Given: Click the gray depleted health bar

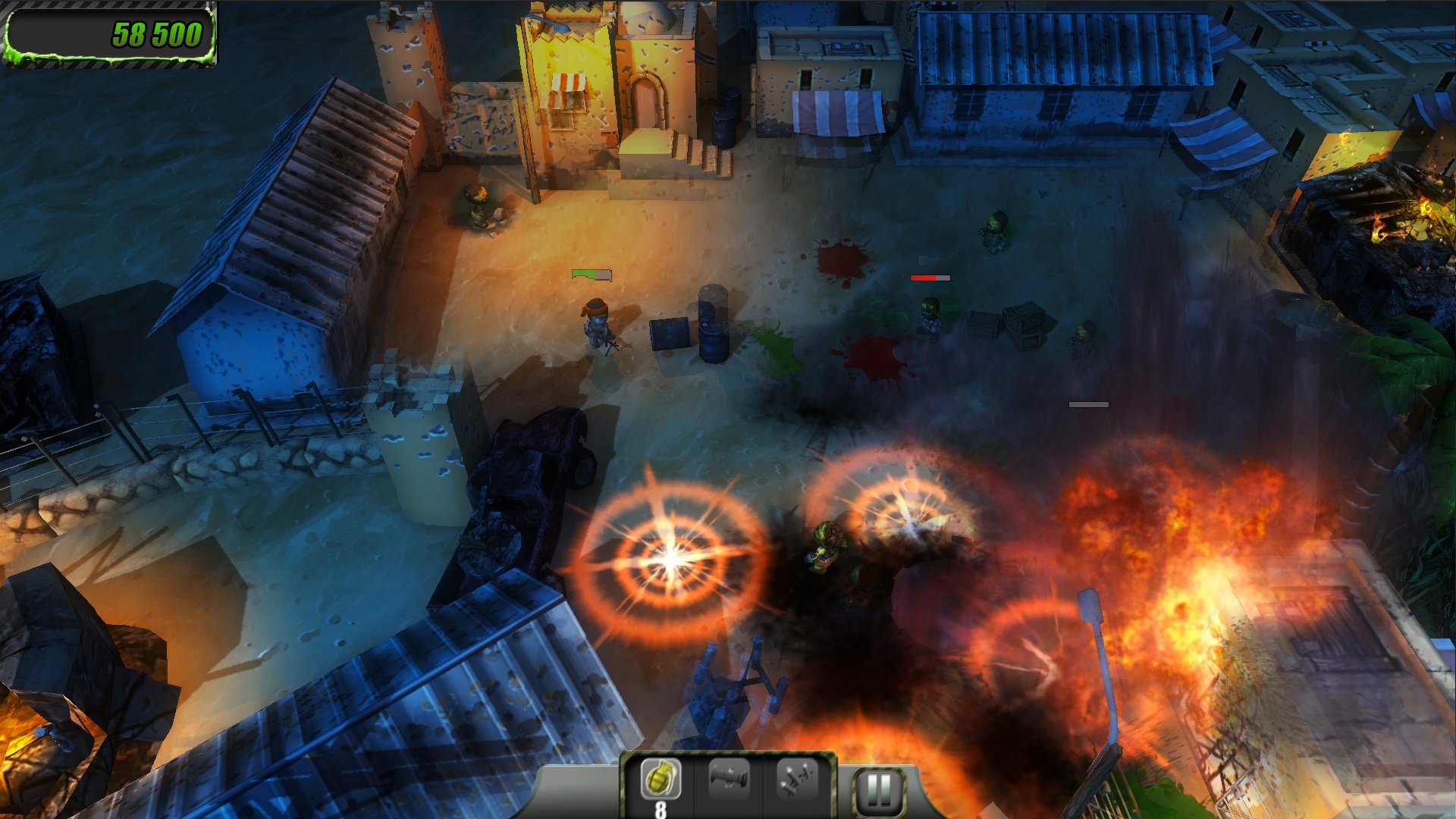Looking at the screenshot, I should click(x=1090, y=406).
